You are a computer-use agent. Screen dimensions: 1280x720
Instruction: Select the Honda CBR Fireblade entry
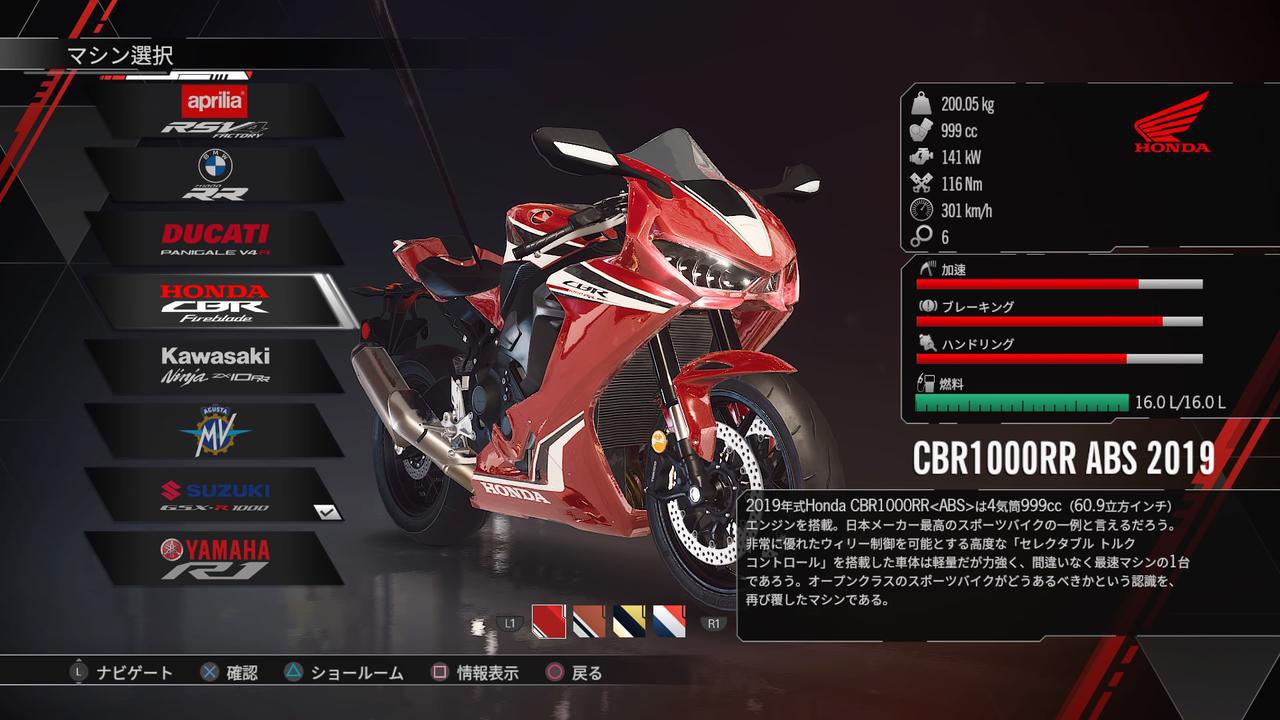(x=214, y=302)
